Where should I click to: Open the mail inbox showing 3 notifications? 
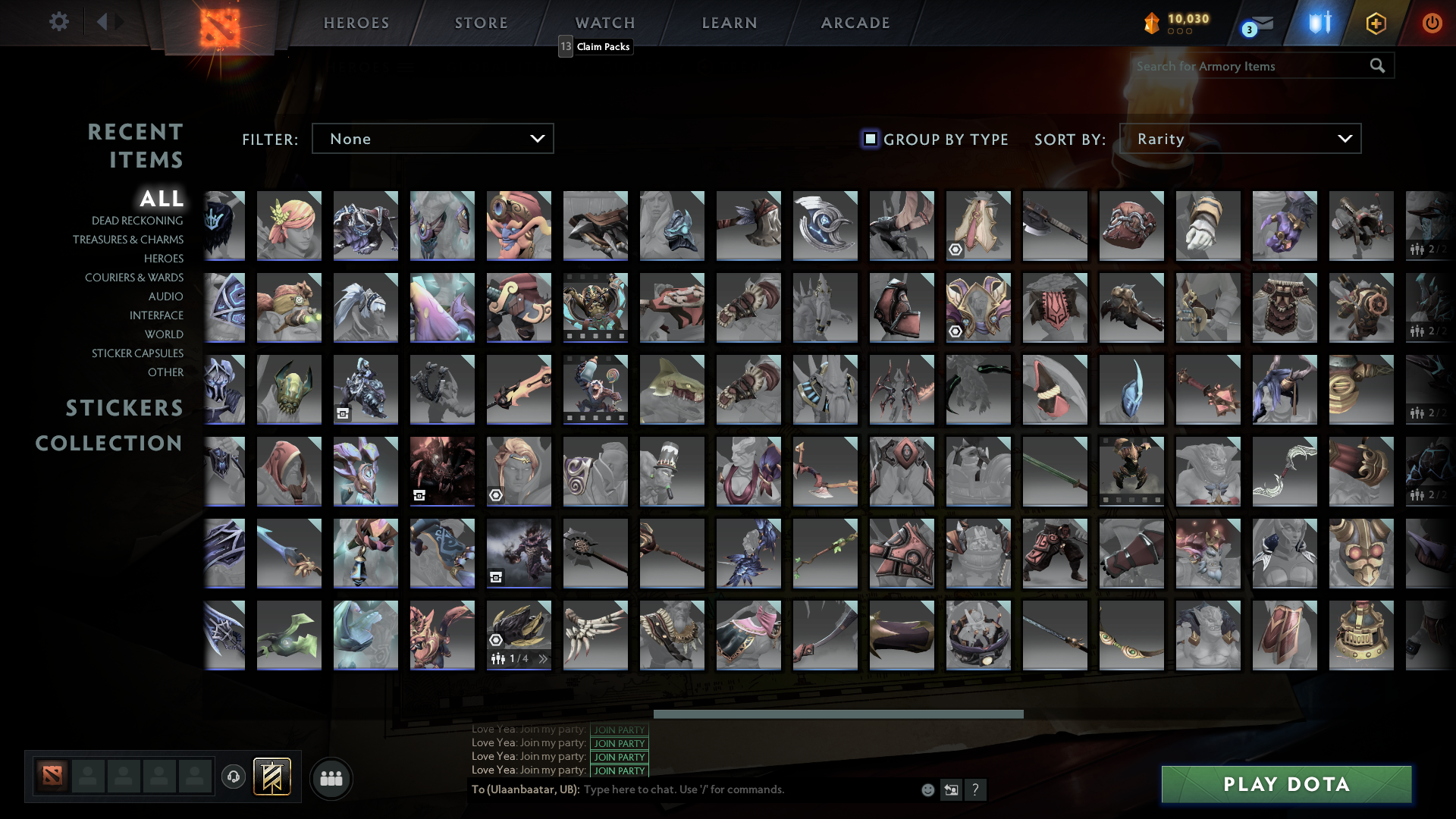[x=1257, y=24]
